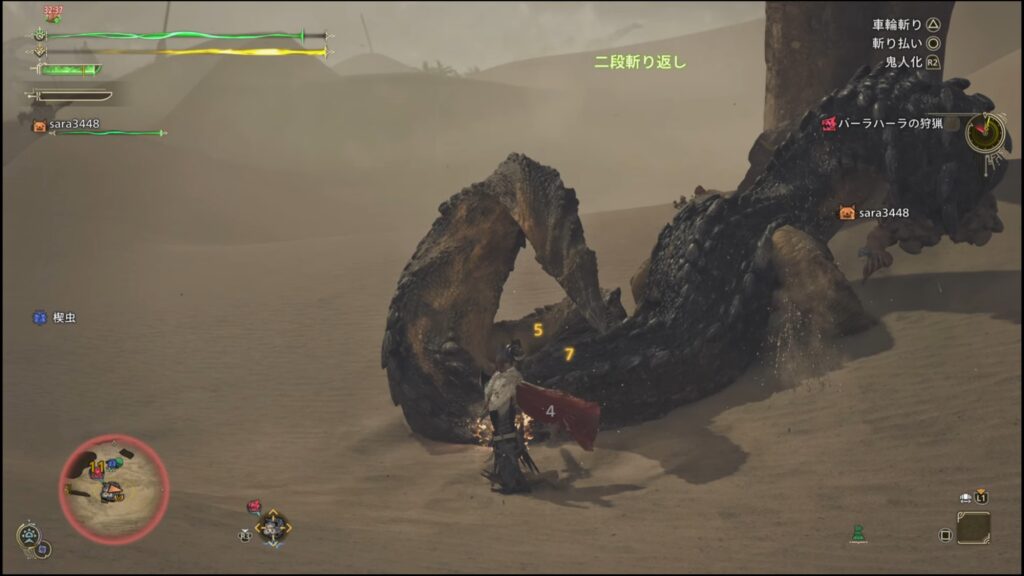The width and height of the screenshot is (1024, 576).
Task: Select sara3448 in the party list
Action: click(73, 125)
